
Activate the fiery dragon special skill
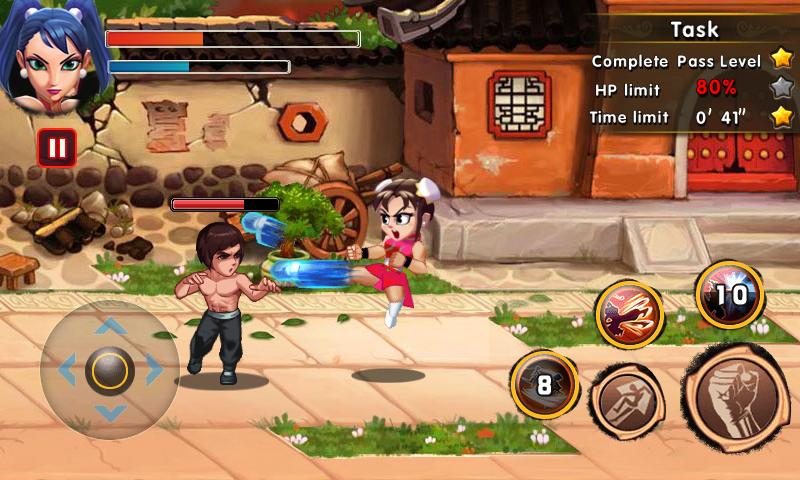[x=630, y=315]
